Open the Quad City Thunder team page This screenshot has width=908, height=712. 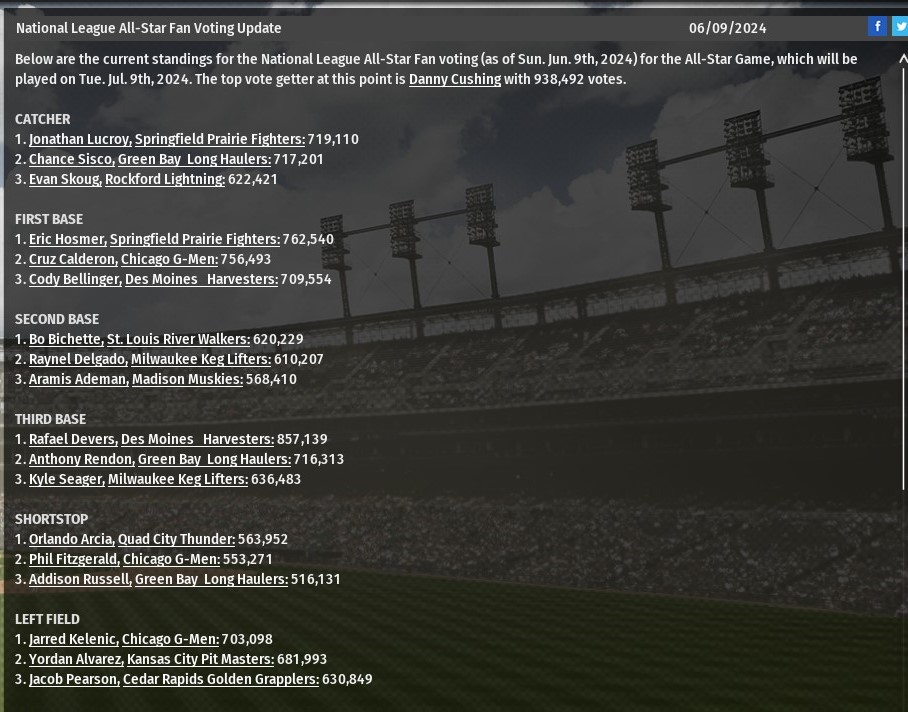pyautogui.click(x=176, y=539)
